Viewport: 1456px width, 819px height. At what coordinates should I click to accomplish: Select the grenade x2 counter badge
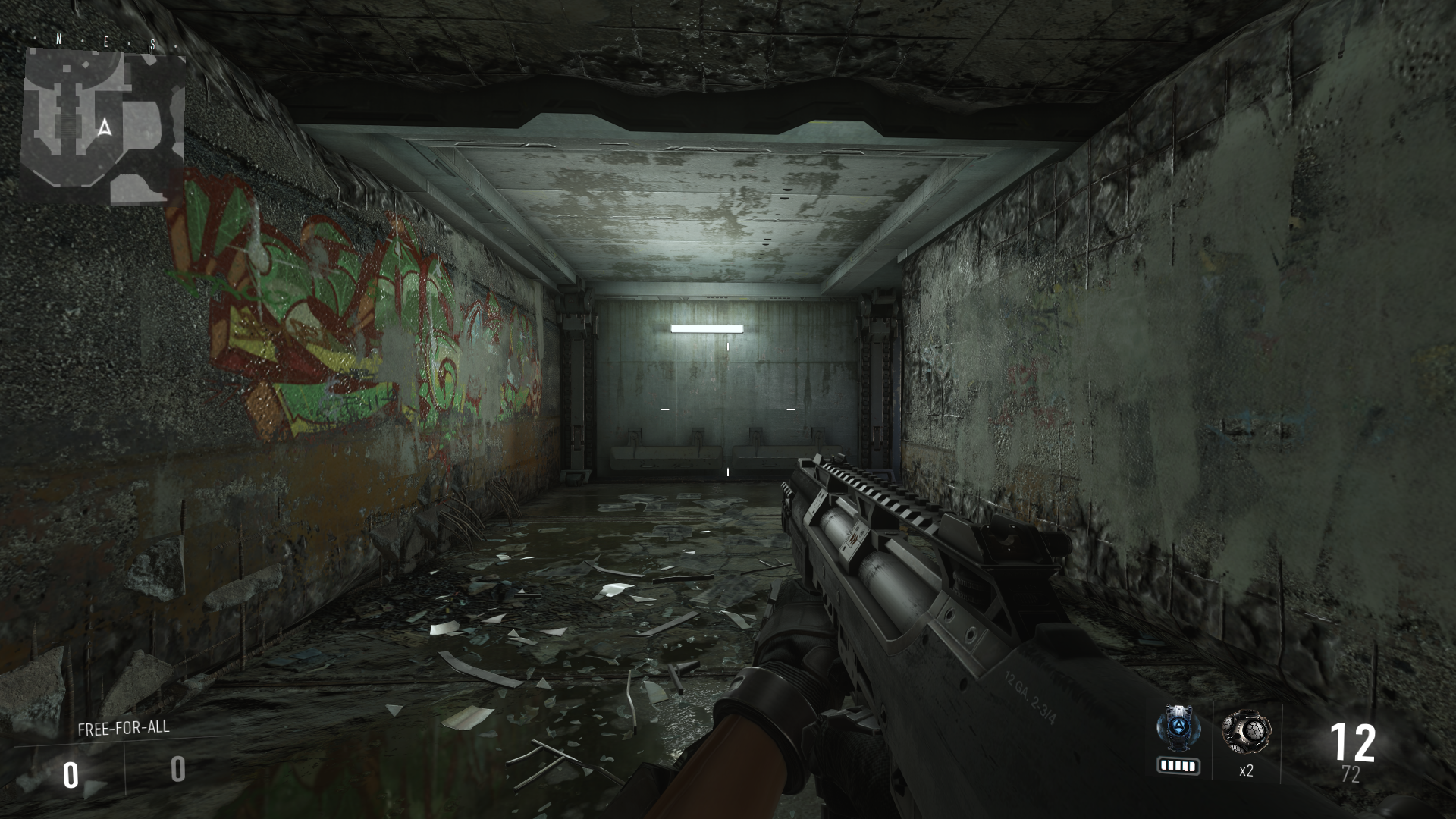click(1247, 770)
